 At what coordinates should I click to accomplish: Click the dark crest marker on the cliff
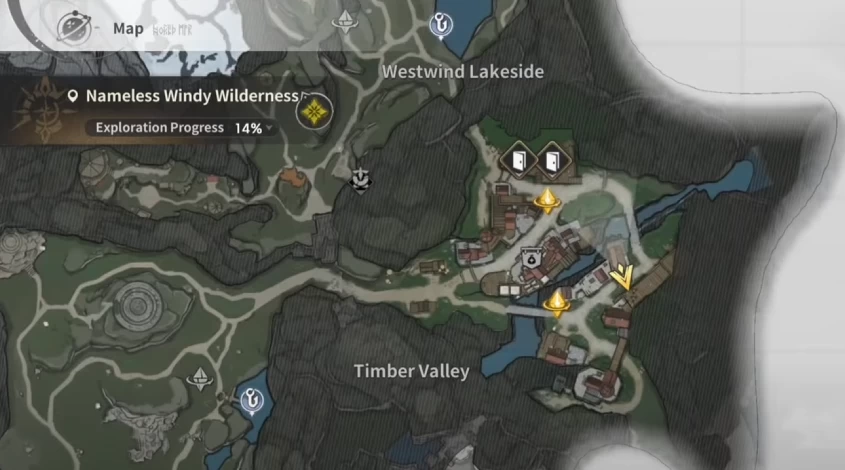(360, 179)
